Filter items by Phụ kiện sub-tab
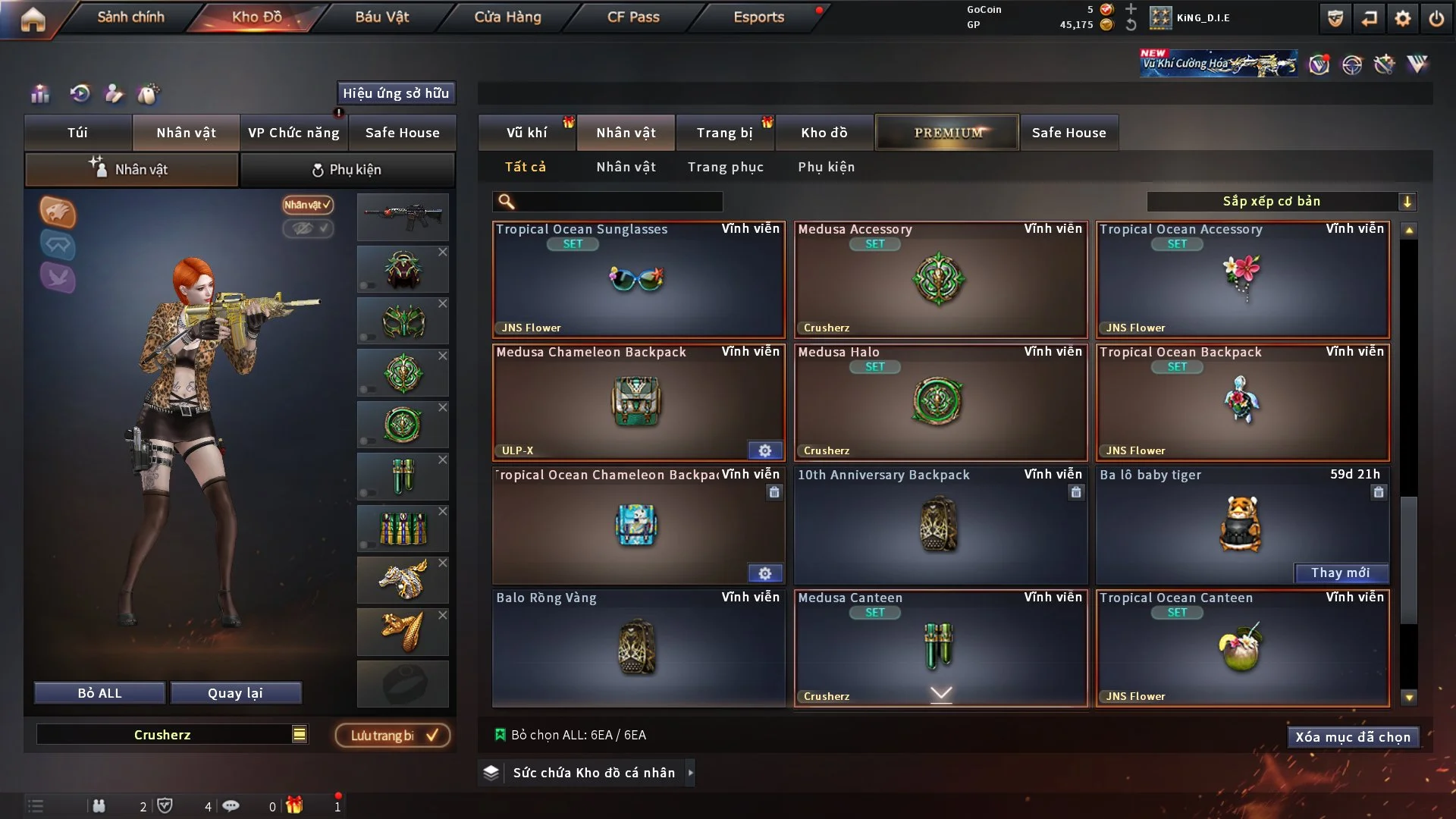1456x819 pixels. click(x=826, y=167)
